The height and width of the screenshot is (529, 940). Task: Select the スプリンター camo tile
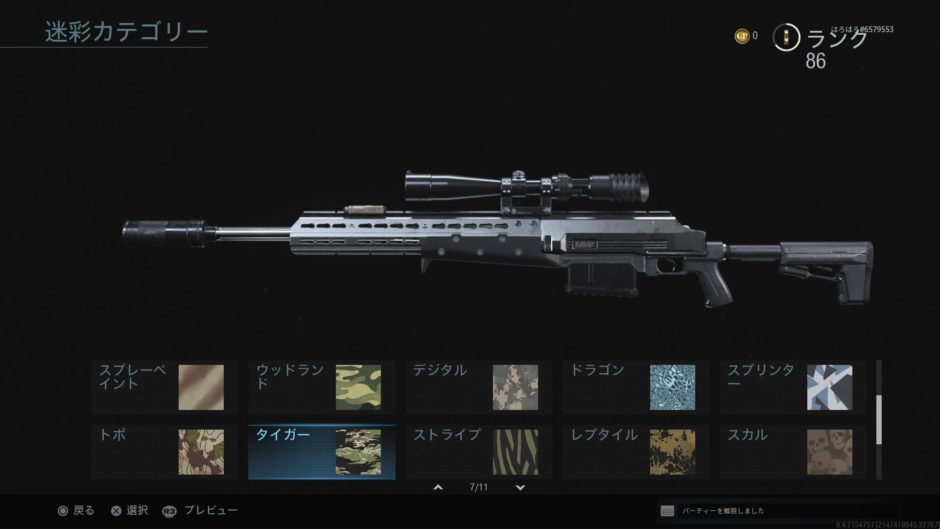pyautogui.click(x=793, y=387)
